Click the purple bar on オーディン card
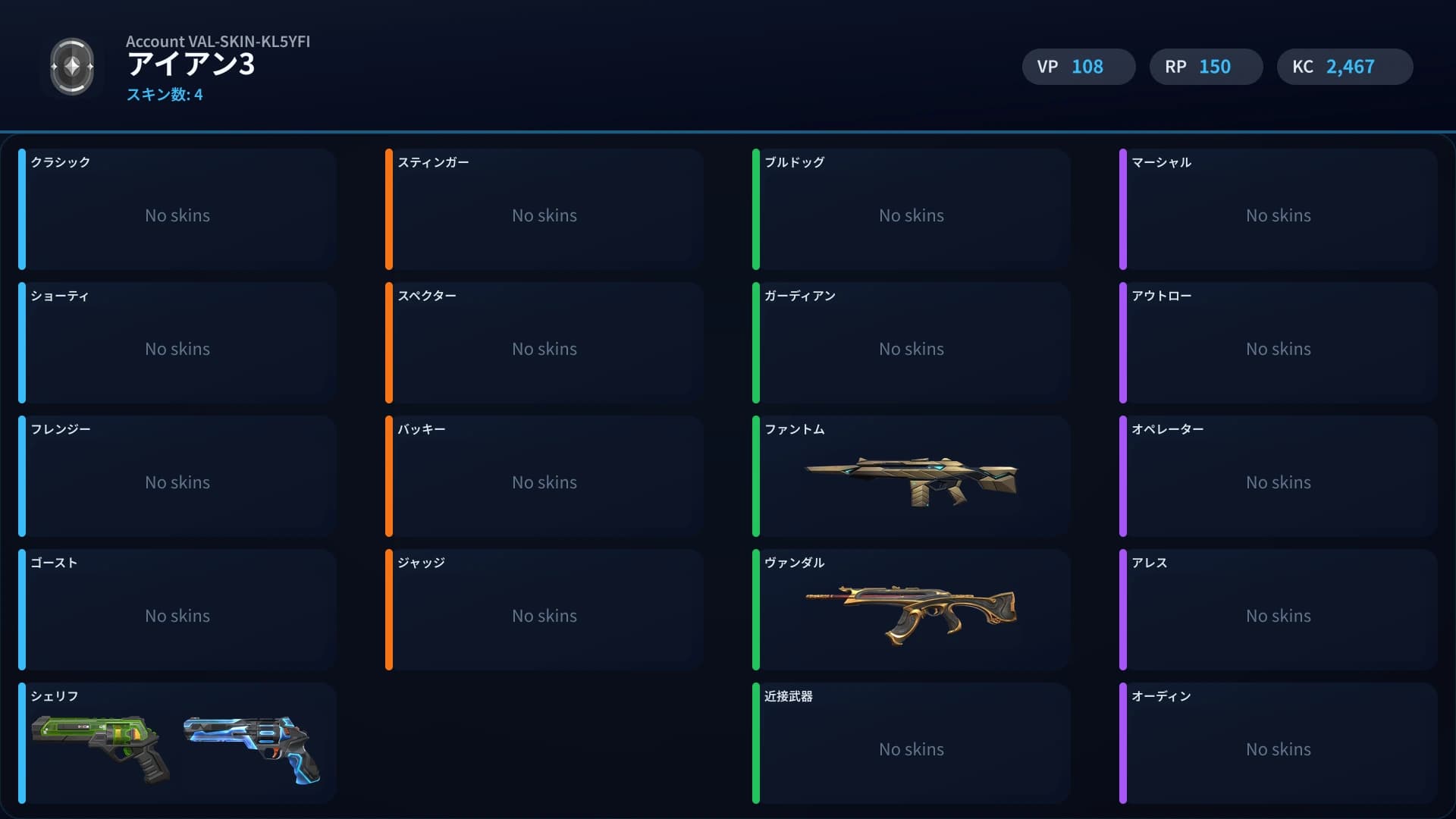 click(x=1124, y=743)
